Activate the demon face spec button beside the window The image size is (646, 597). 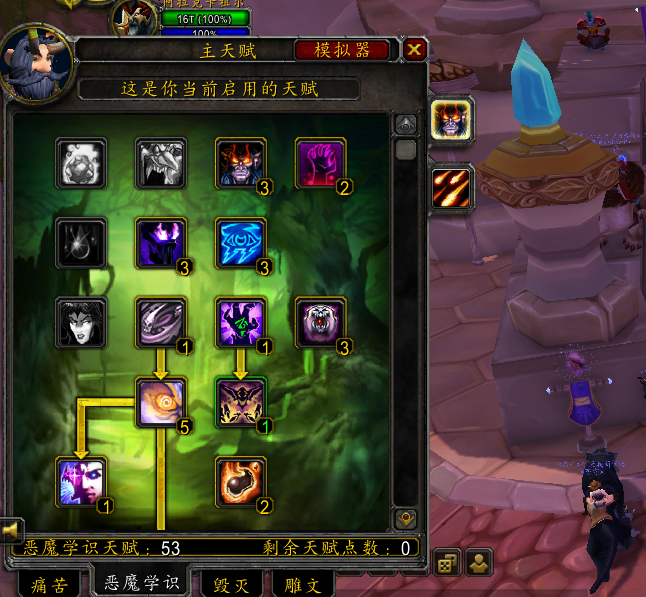[452, 120]
